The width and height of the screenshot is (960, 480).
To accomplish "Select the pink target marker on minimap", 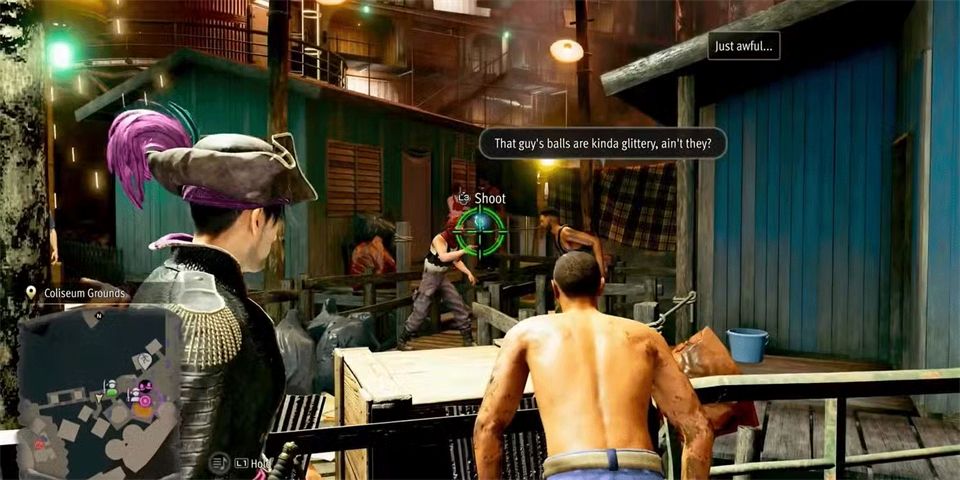I will point(145,402).
